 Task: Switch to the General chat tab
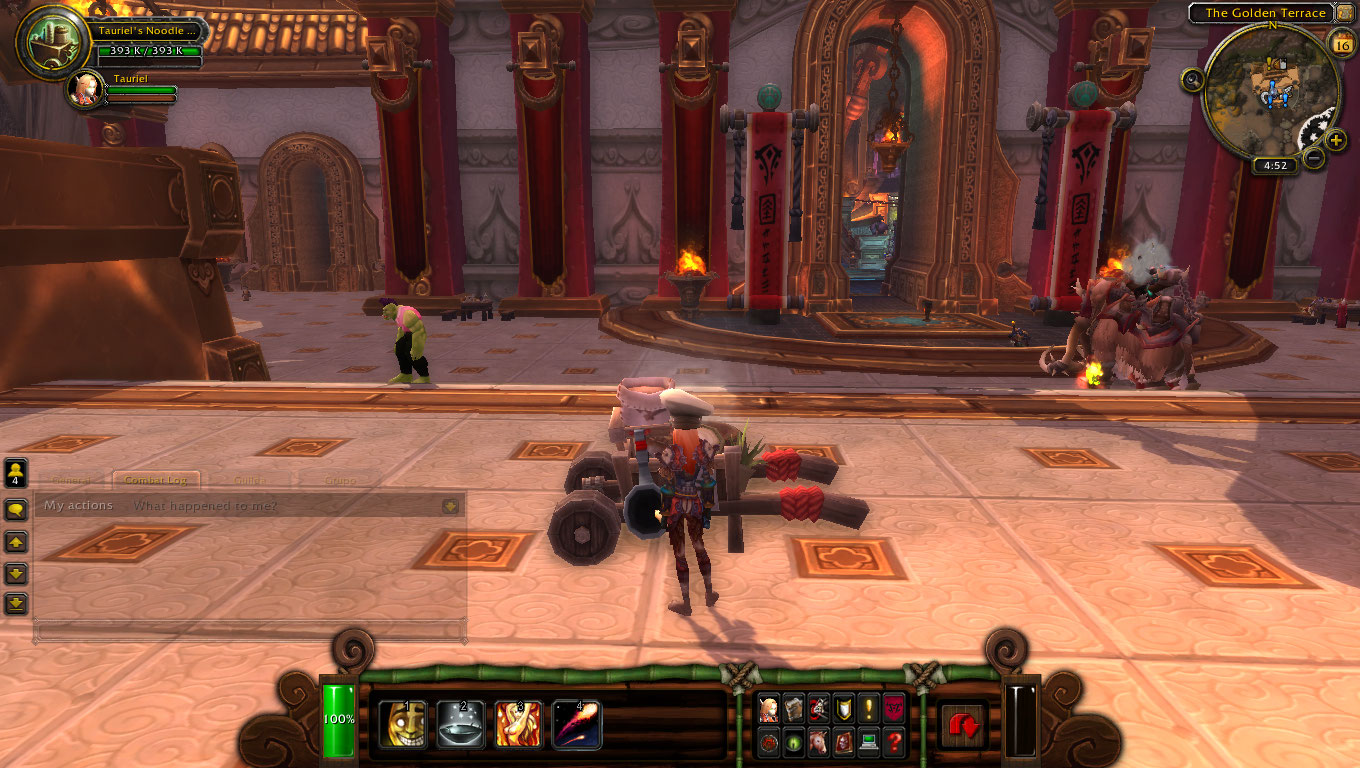(x=72, y=480)
